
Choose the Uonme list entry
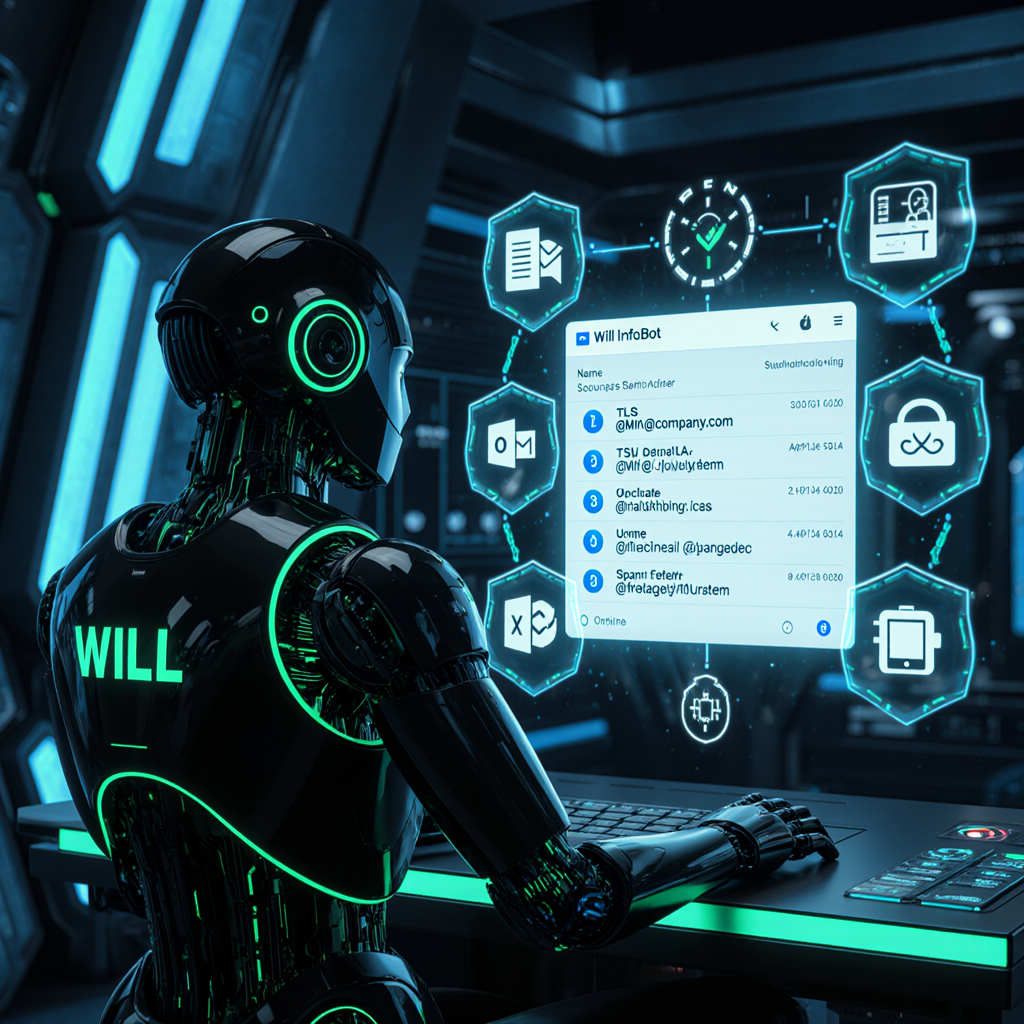pyautogui.click(x=700, y=541)
